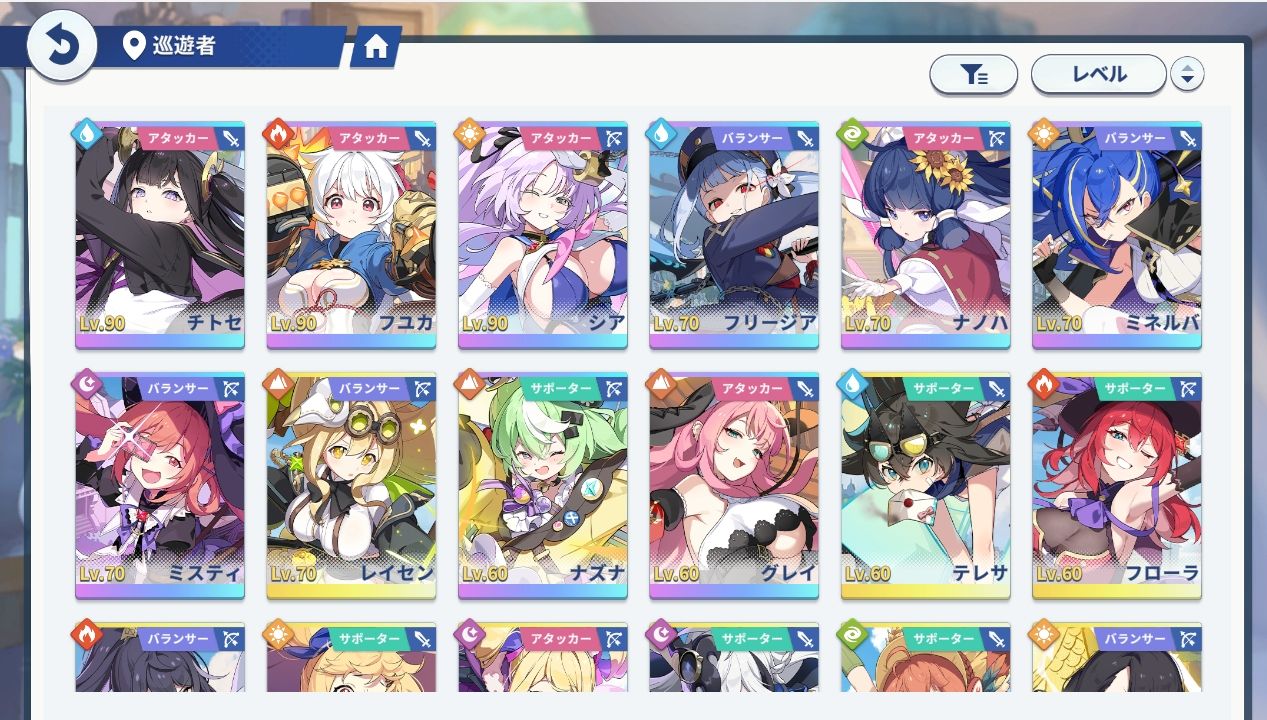Open the シア character card

(x=543, y=235)
